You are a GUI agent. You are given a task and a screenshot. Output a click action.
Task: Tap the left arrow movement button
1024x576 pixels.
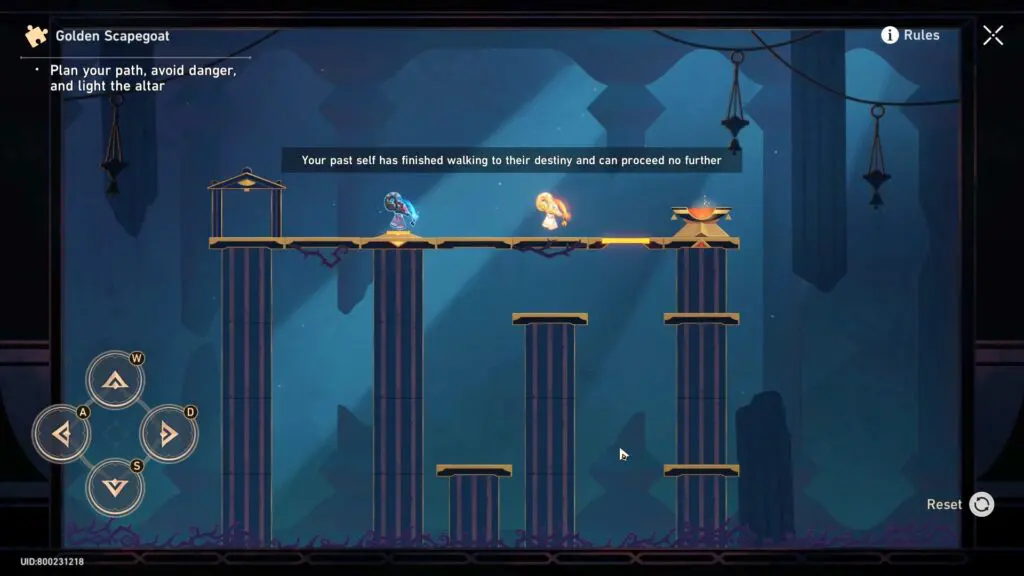61,434
